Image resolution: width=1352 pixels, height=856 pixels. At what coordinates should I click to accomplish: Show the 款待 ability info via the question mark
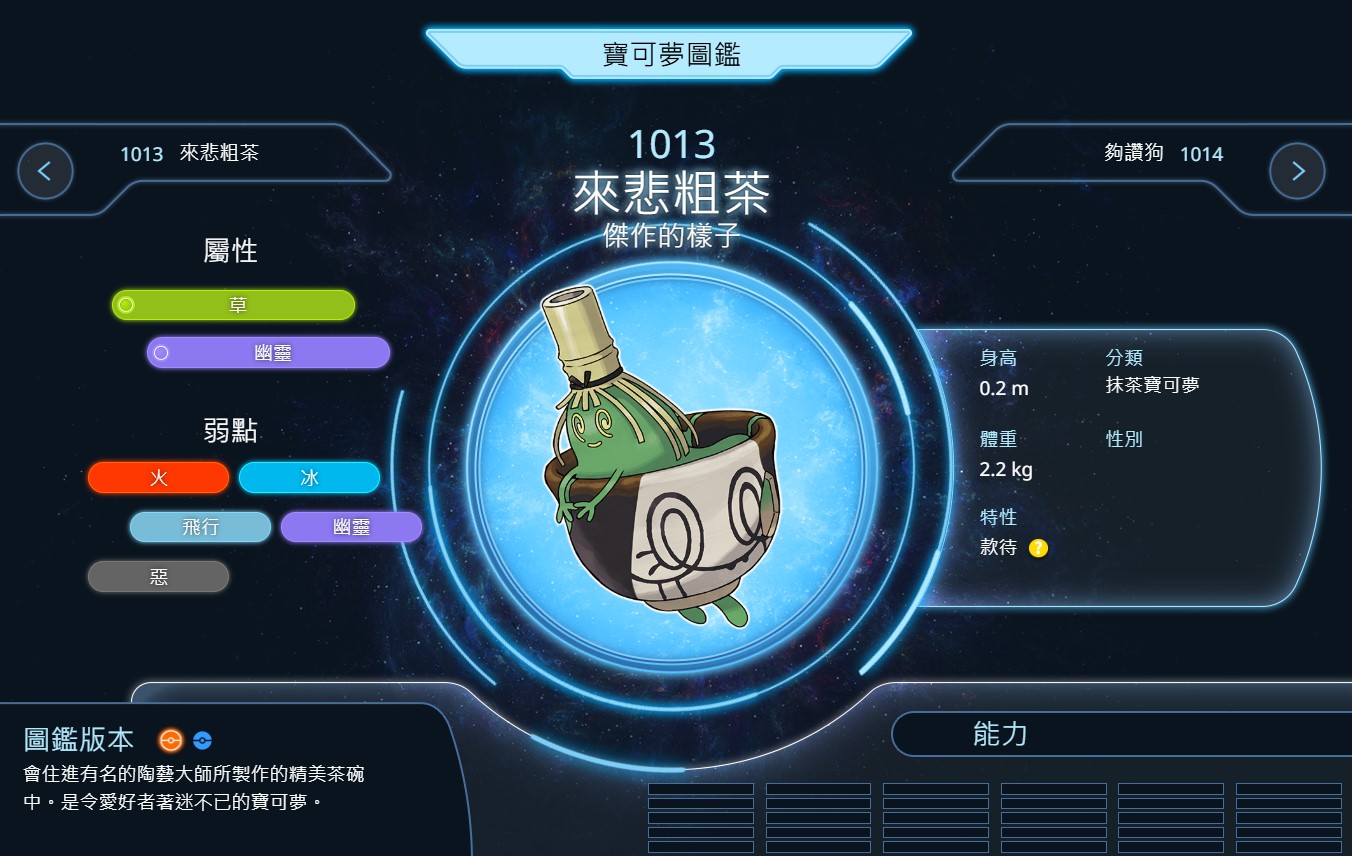[1038, 548]
